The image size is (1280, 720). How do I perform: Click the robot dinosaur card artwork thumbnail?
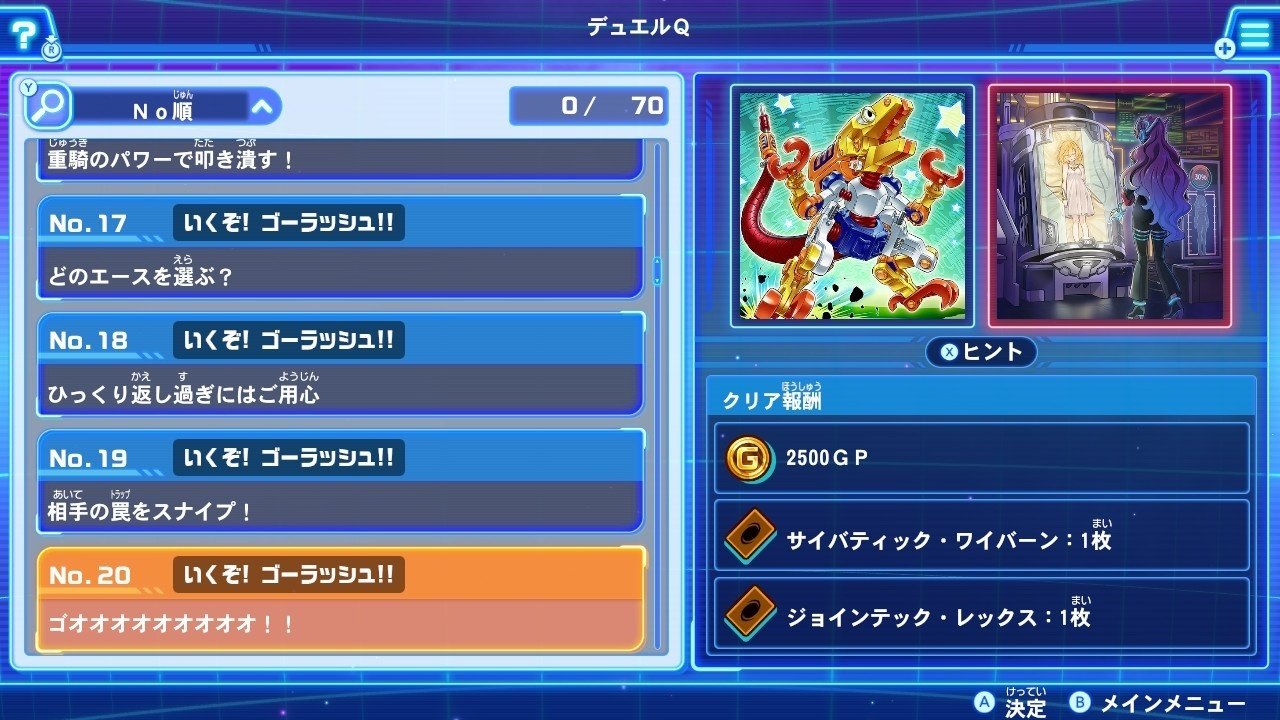(x=851, y=203)
